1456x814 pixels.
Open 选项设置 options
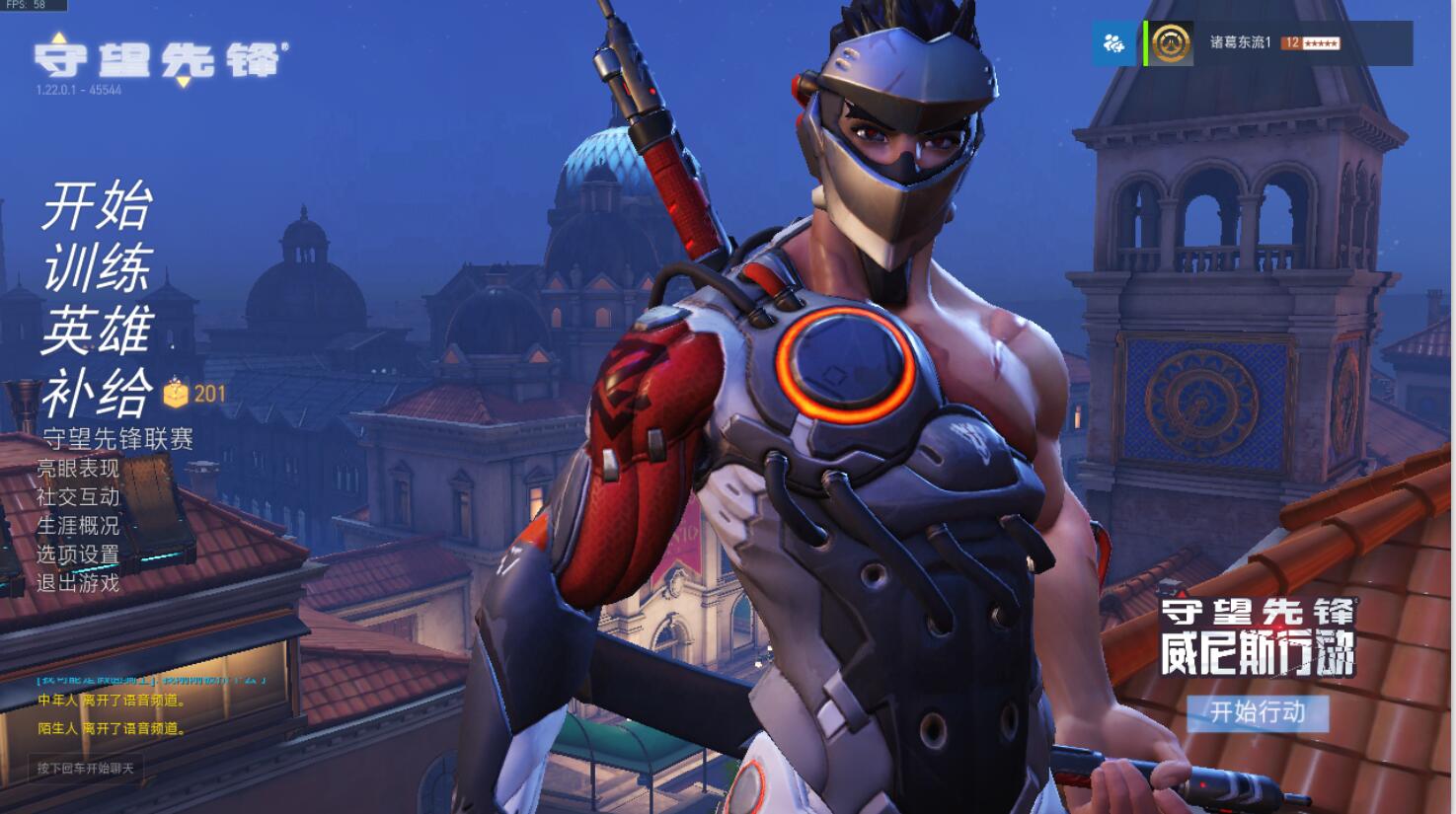pyautogui.click(x=77, y=555)
